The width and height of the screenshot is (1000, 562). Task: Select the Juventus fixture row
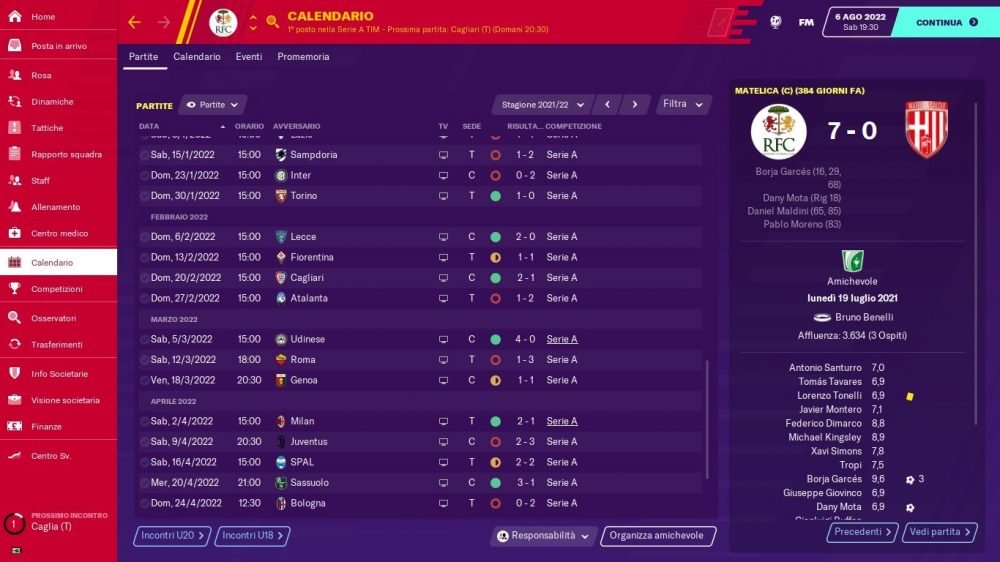pyautogui.click(x=420, y=441)
